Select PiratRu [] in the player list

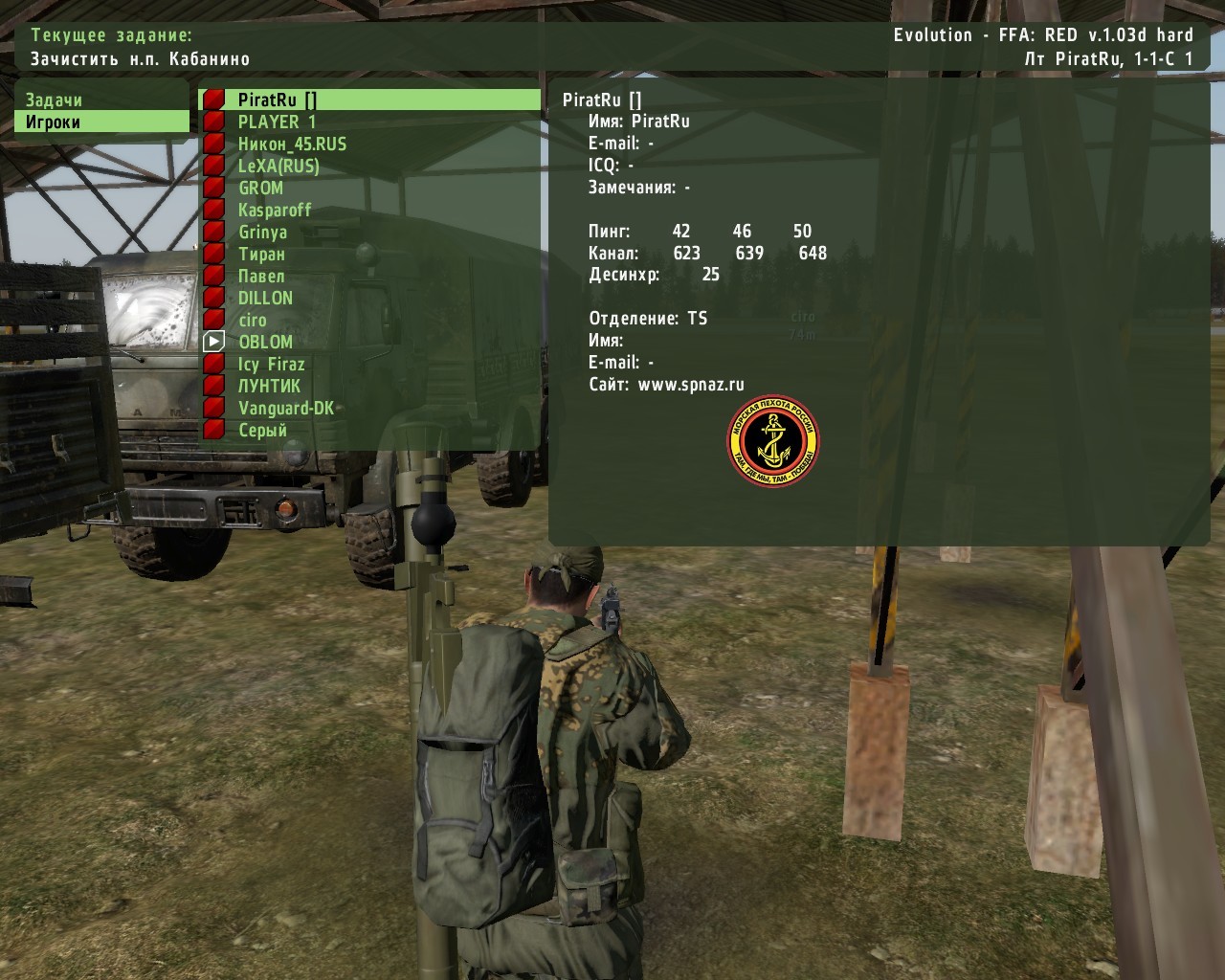(278, 100)
